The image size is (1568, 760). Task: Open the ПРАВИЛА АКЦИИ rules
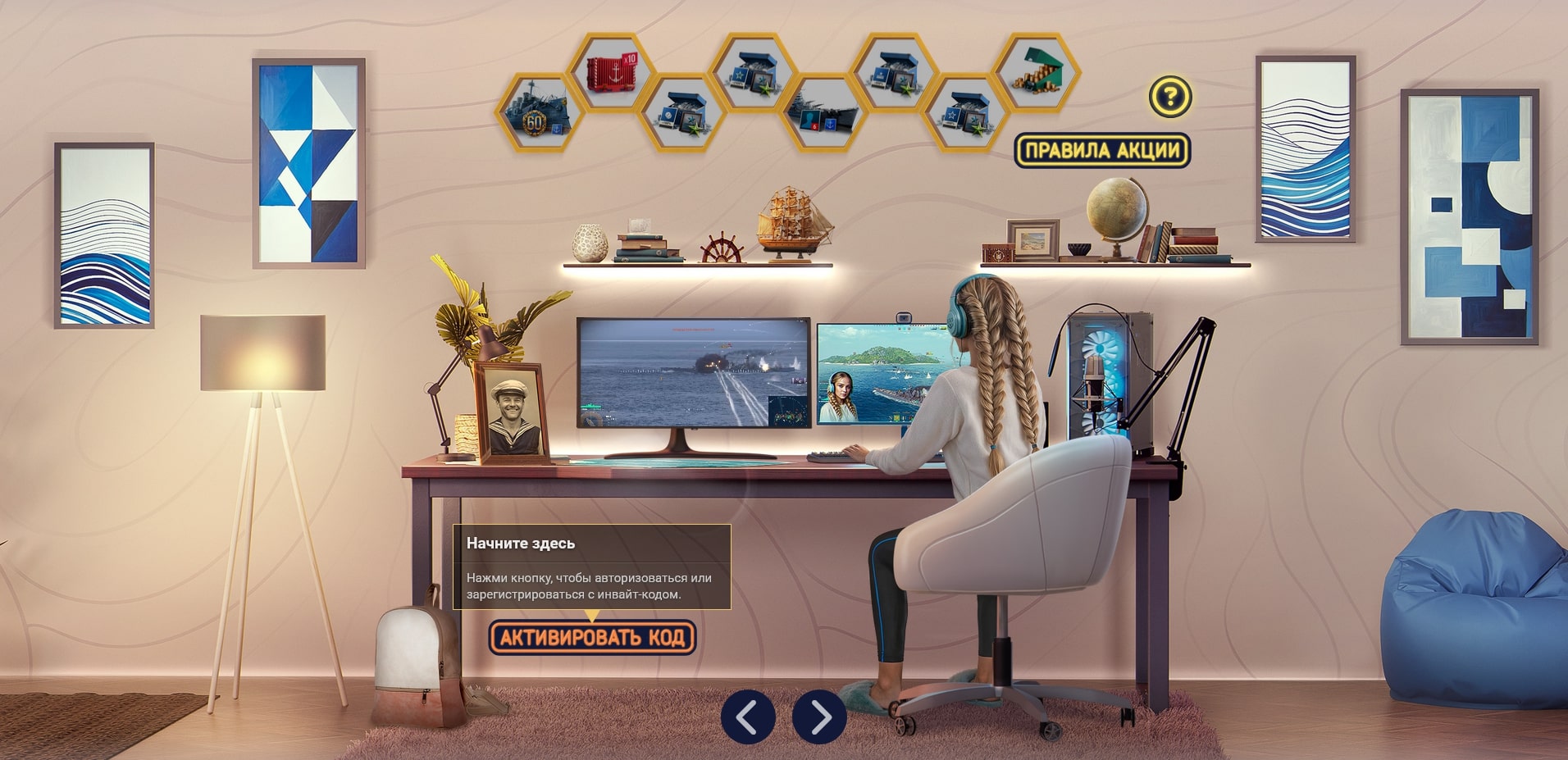coord(1101,150)
